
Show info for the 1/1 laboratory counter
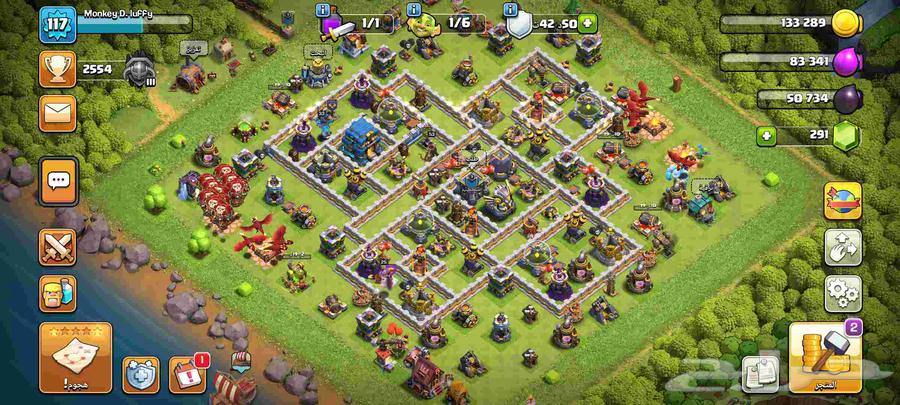coord(324,10)
